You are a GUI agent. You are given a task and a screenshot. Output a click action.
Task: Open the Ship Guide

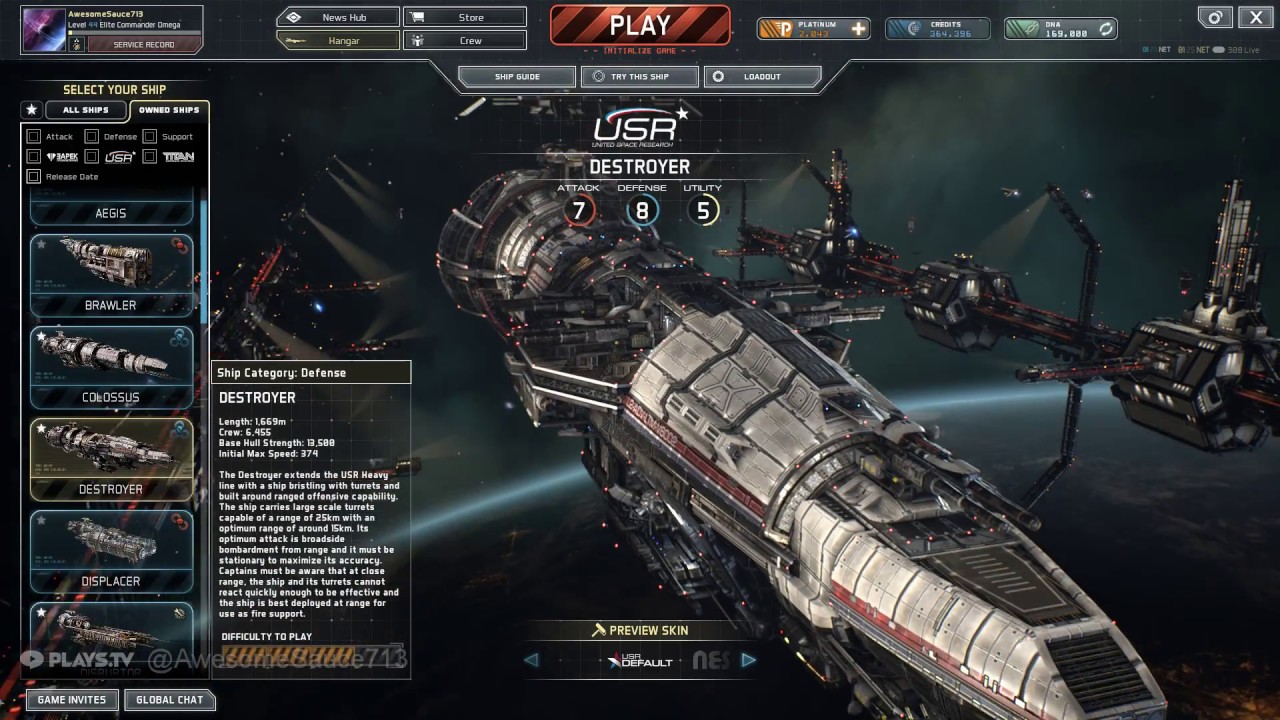click(x=517, y=77)
